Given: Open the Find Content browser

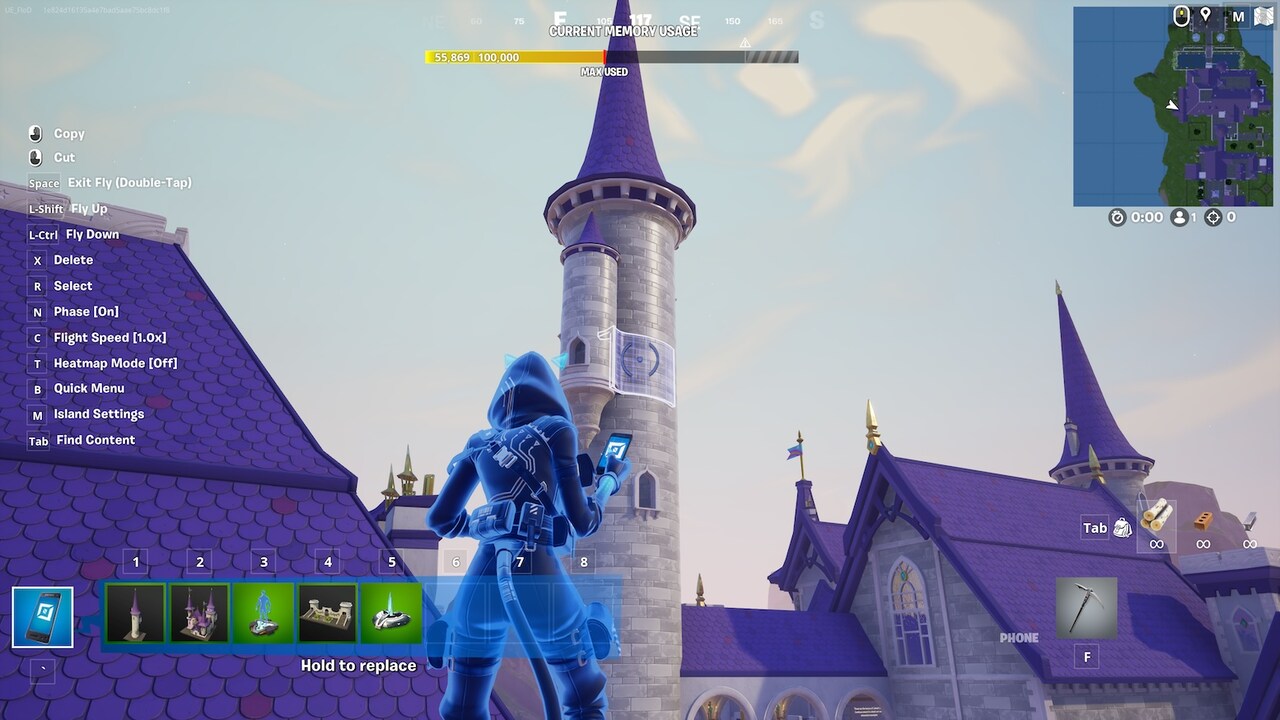Looking at the screenshot, I should (x=95, y=440).
